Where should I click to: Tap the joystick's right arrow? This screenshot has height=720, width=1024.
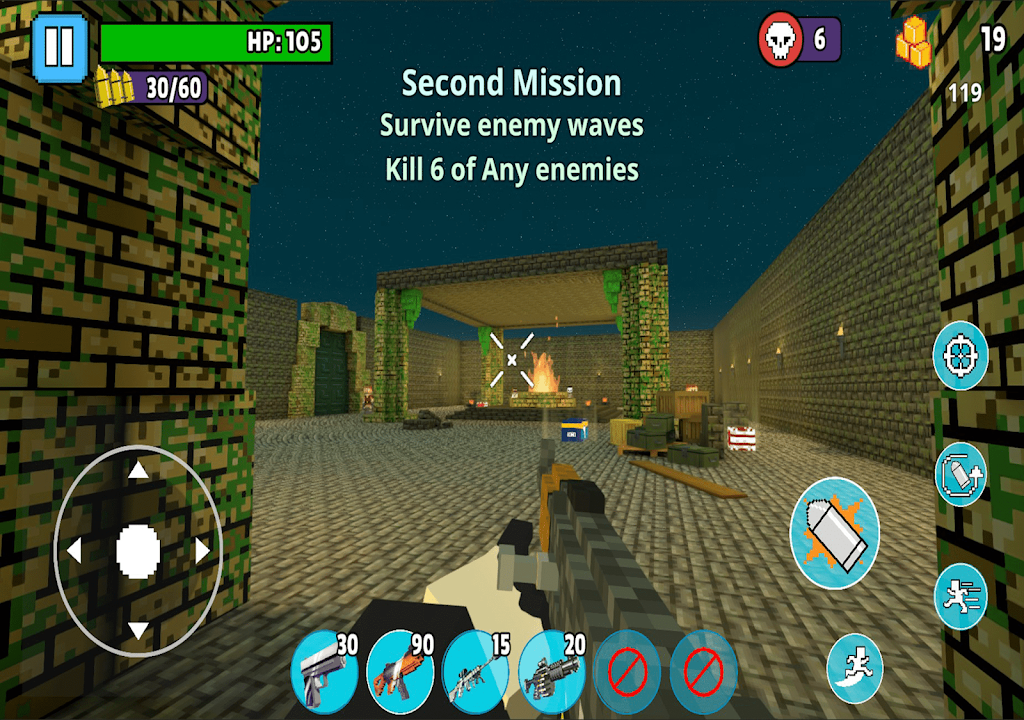[203, 550]
